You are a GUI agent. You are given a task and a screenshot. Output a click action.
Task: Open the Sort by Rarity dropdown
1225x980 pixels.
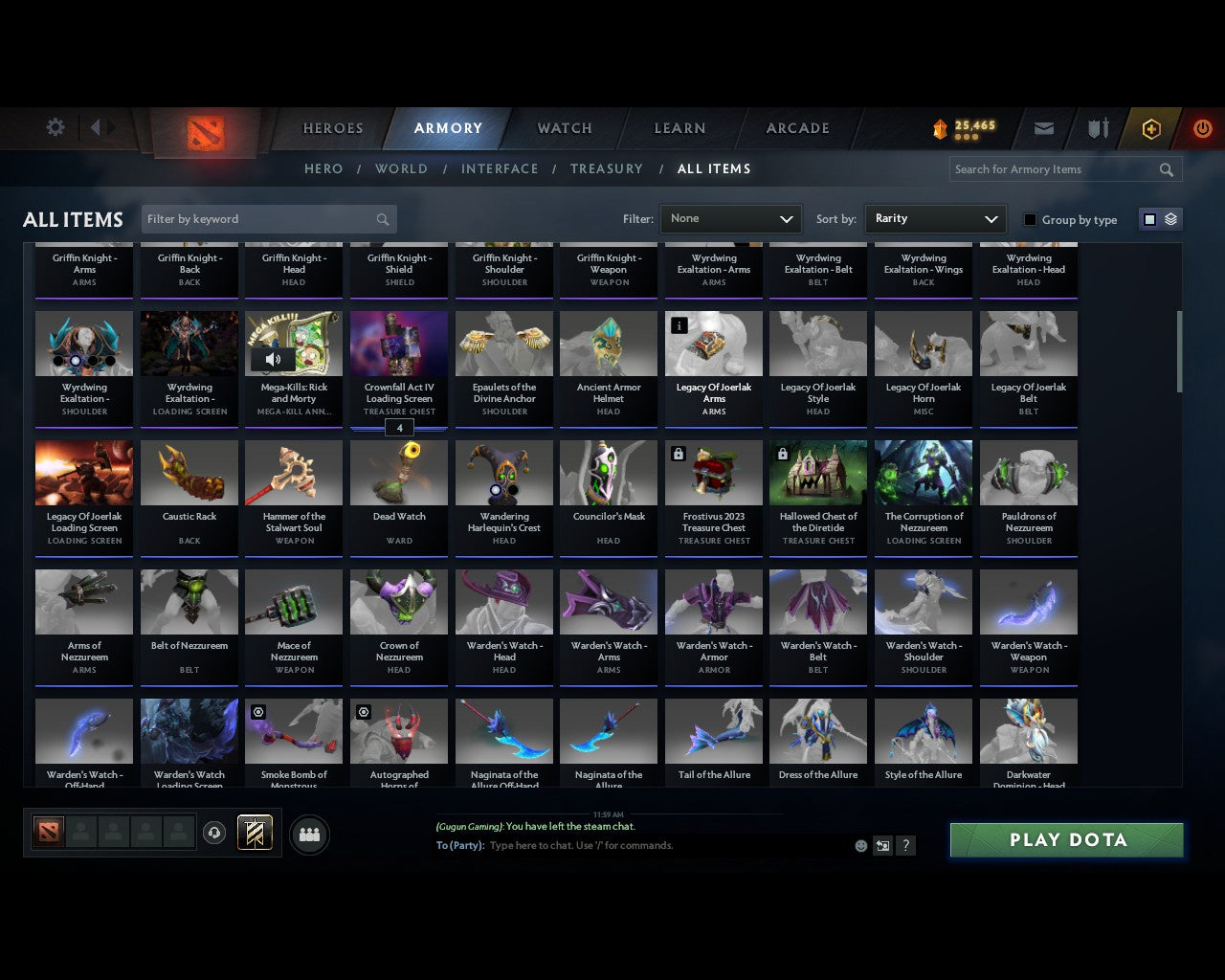click(935, 218)
